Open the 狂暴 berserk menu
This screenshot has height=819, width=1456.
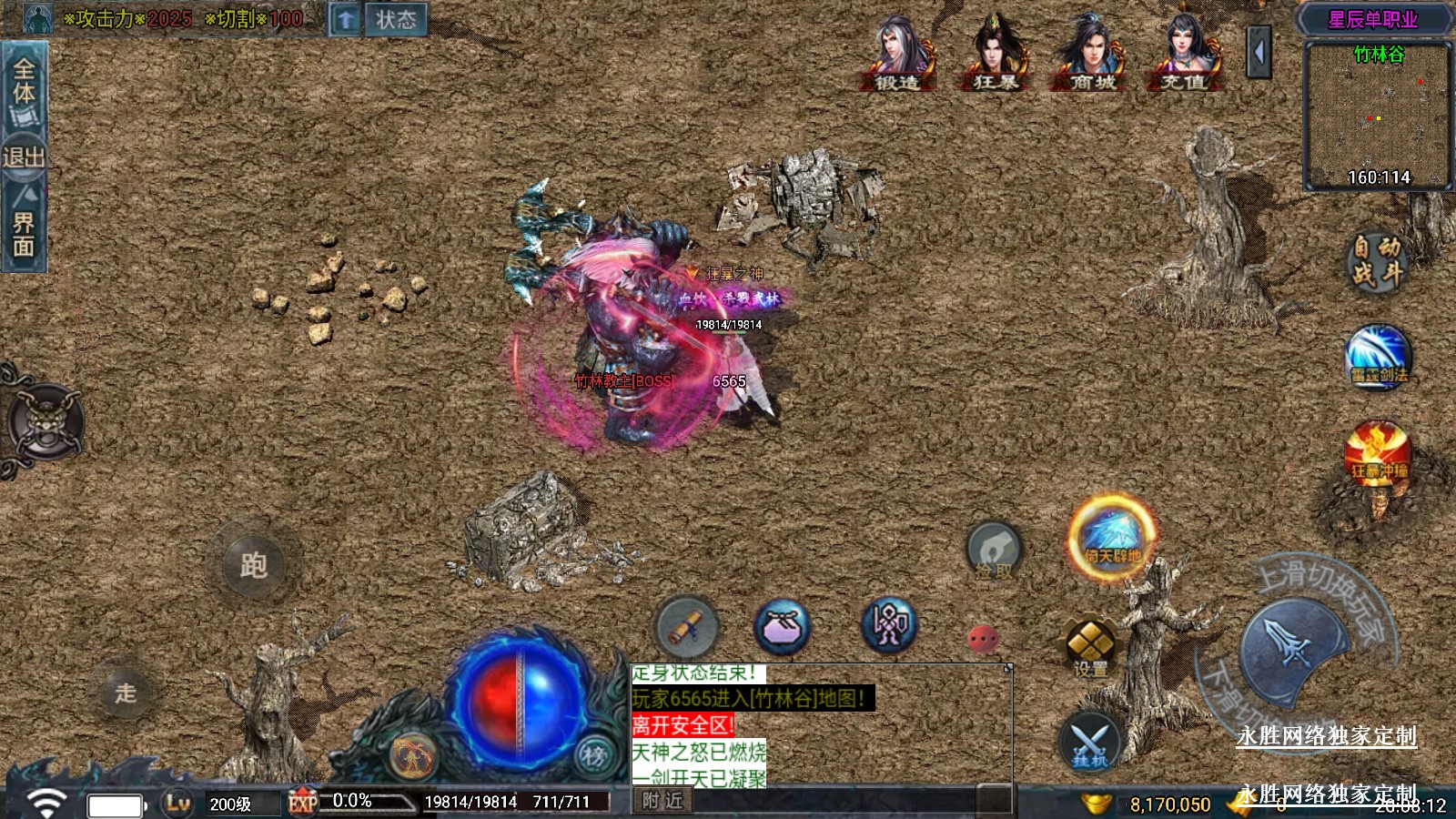pos(996,55)
